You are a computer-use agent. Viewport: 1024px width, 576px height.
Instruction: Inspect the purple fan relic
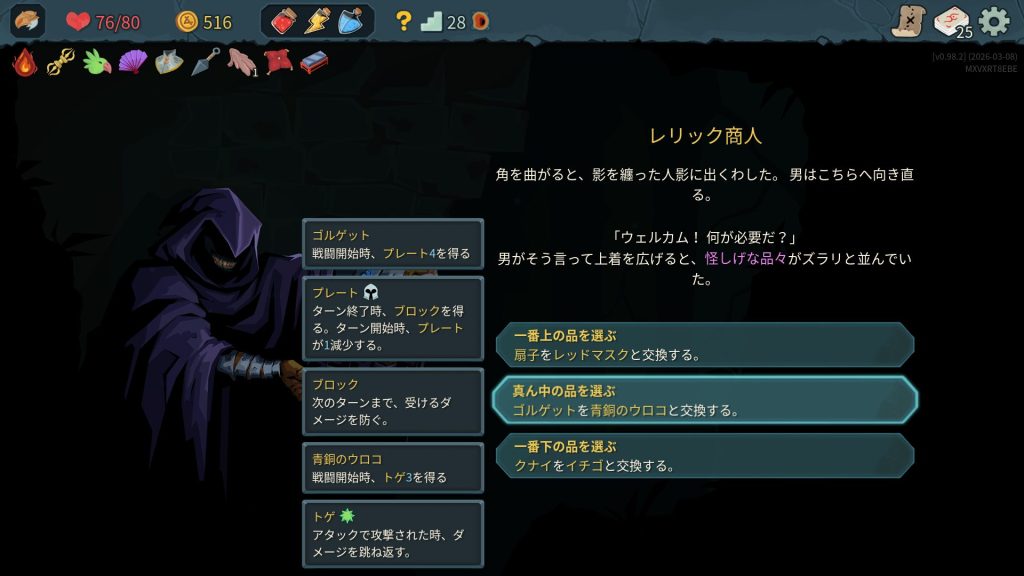point(133,63)
